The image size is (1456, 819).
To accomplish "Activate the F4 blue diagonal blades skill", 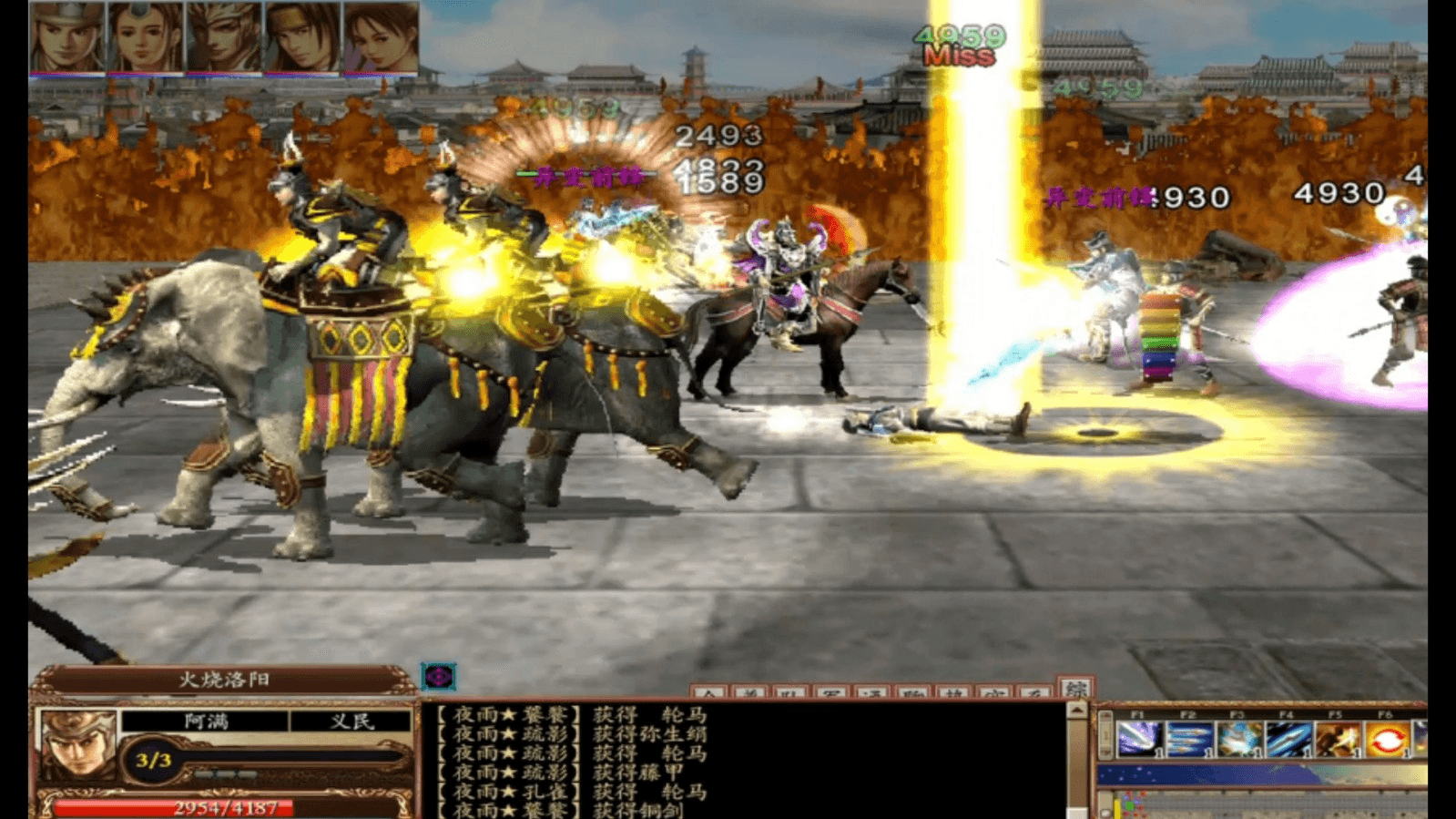I will (1287, 739).
